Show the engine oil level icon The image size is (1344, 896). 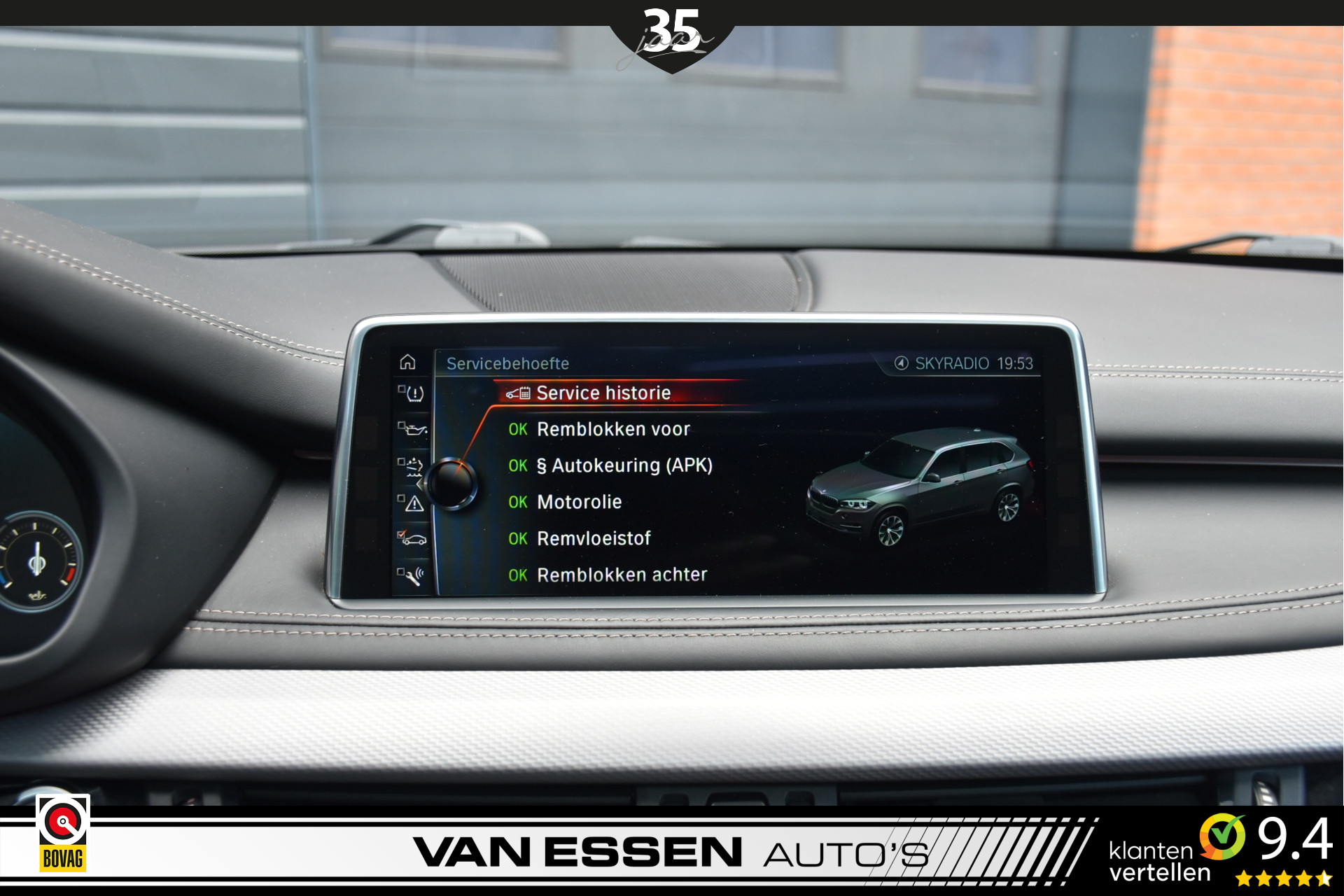click(x=413, y=428)
